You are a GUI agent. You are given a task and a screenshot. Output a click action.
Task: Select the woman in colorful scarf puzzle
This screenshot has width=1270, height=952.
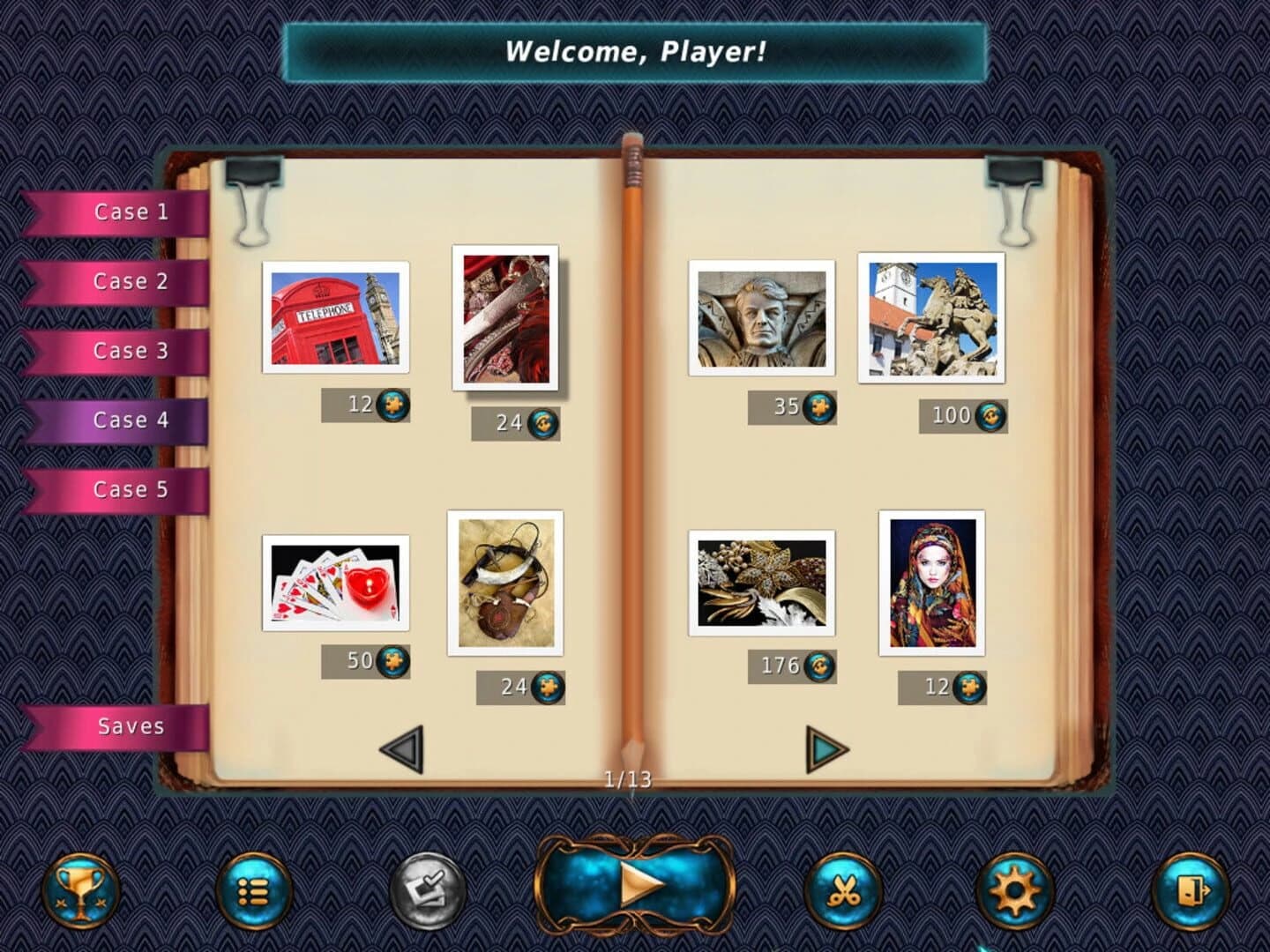coord(933,582)
